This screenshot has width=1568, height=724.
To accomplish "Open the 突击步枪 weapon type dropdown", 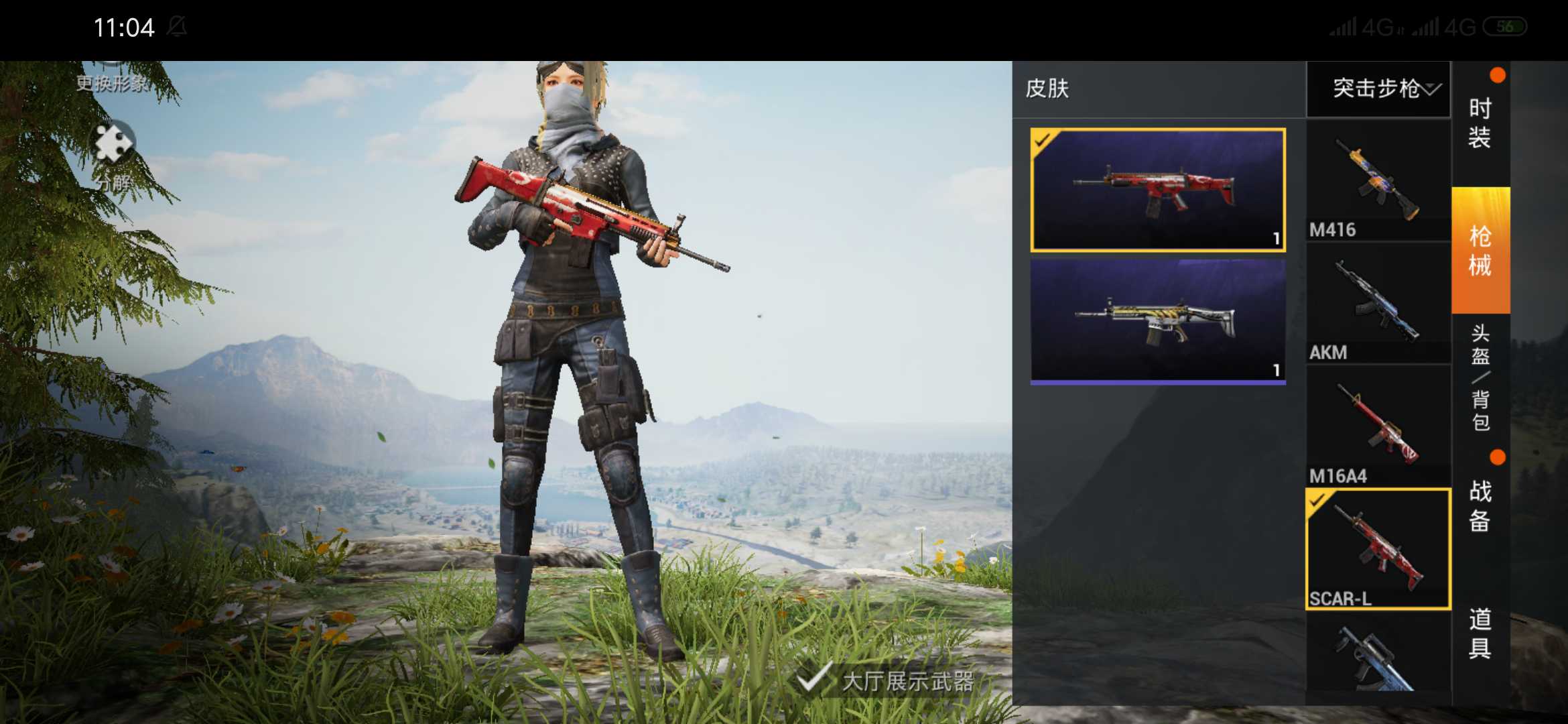I will tap(1379, 89).
